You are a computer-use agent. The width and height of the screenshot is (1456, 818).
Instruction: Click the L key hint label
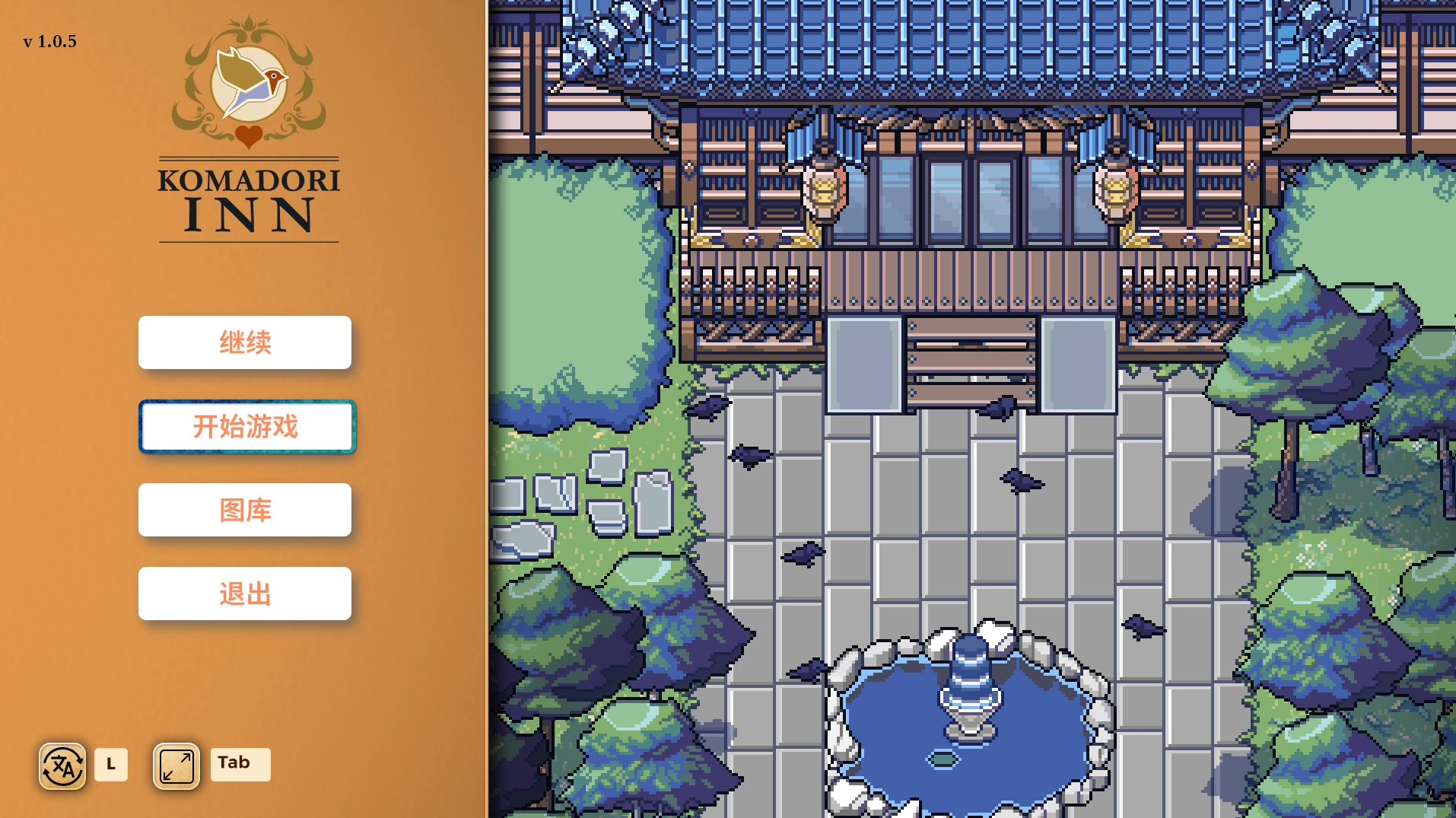pos(111,764)
